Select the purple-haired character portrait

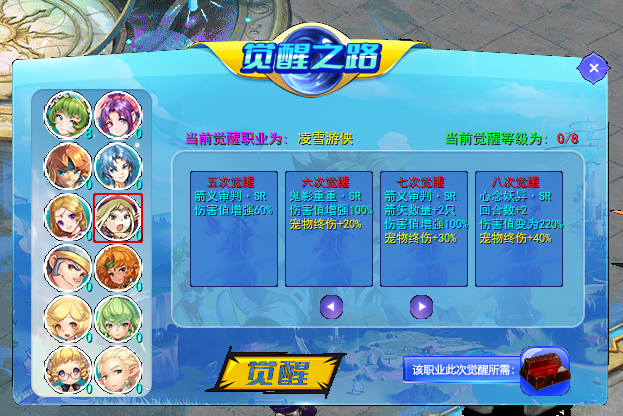point(117,115)
